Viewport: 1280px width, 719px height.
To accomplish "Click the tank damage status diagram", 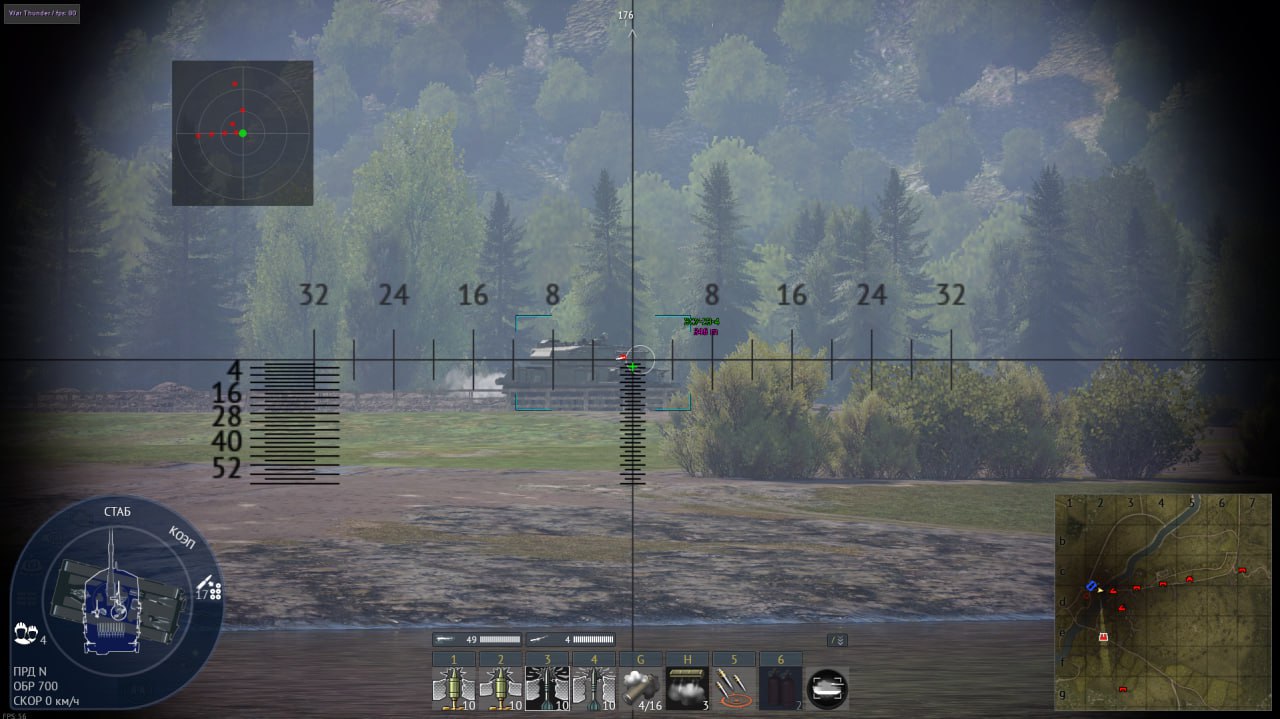I will 117,602.
